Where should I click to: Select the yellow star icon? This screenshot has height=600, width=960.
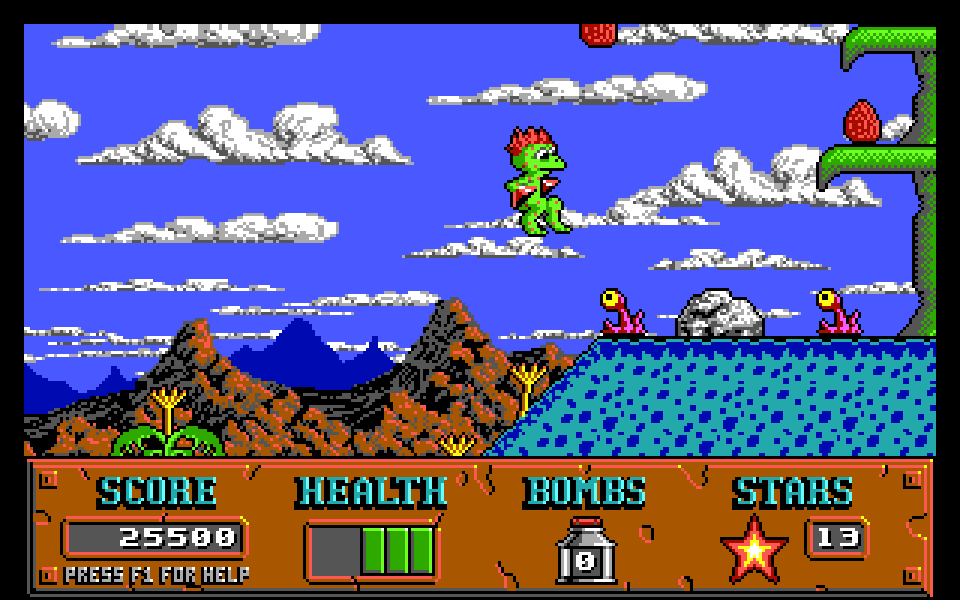[x=753, y=549]
